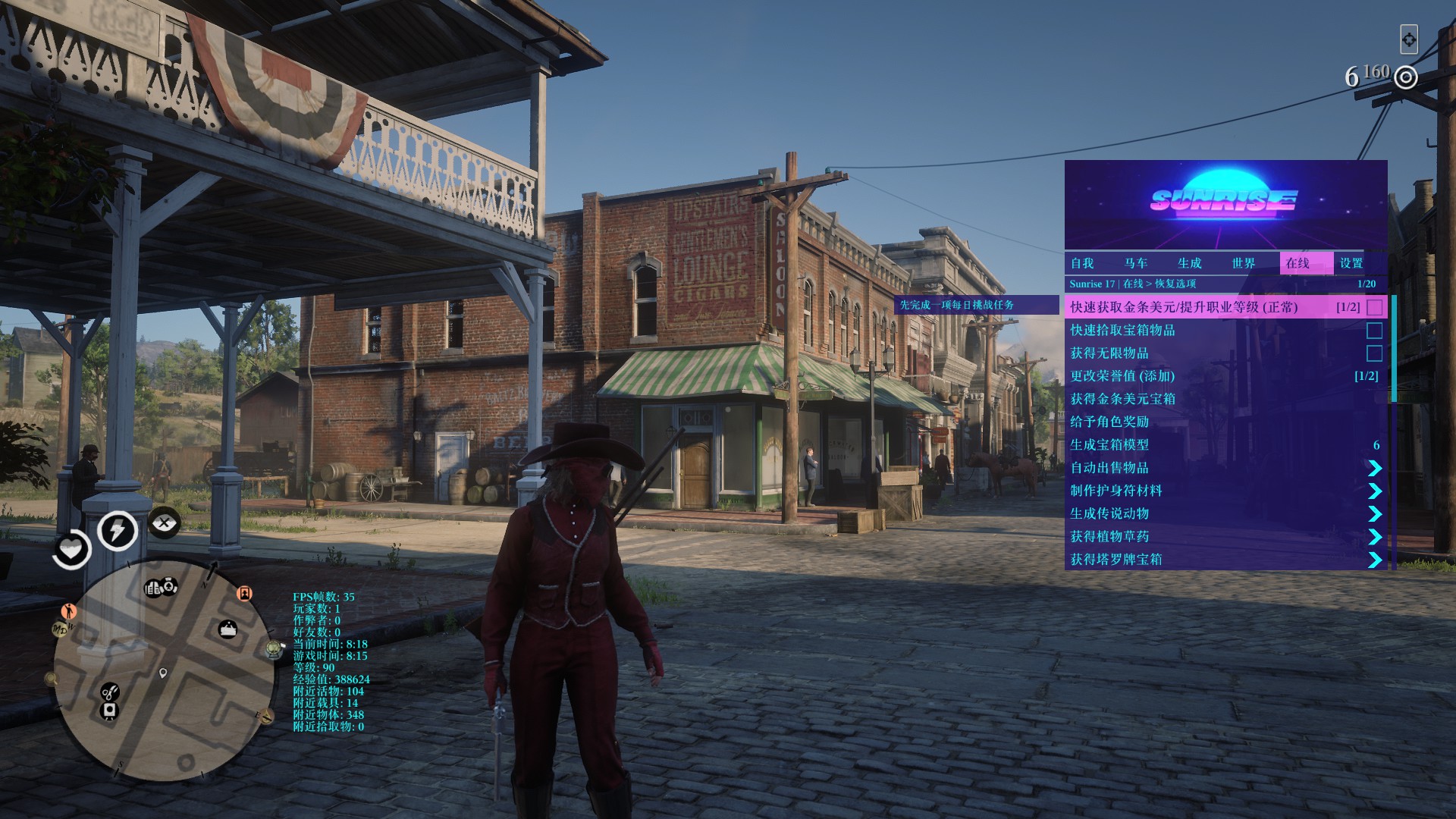The image size is (1456, 819).
Task: Enable the 快速拾取宝箱物品 checkbox
Action: coord(1374,331)
